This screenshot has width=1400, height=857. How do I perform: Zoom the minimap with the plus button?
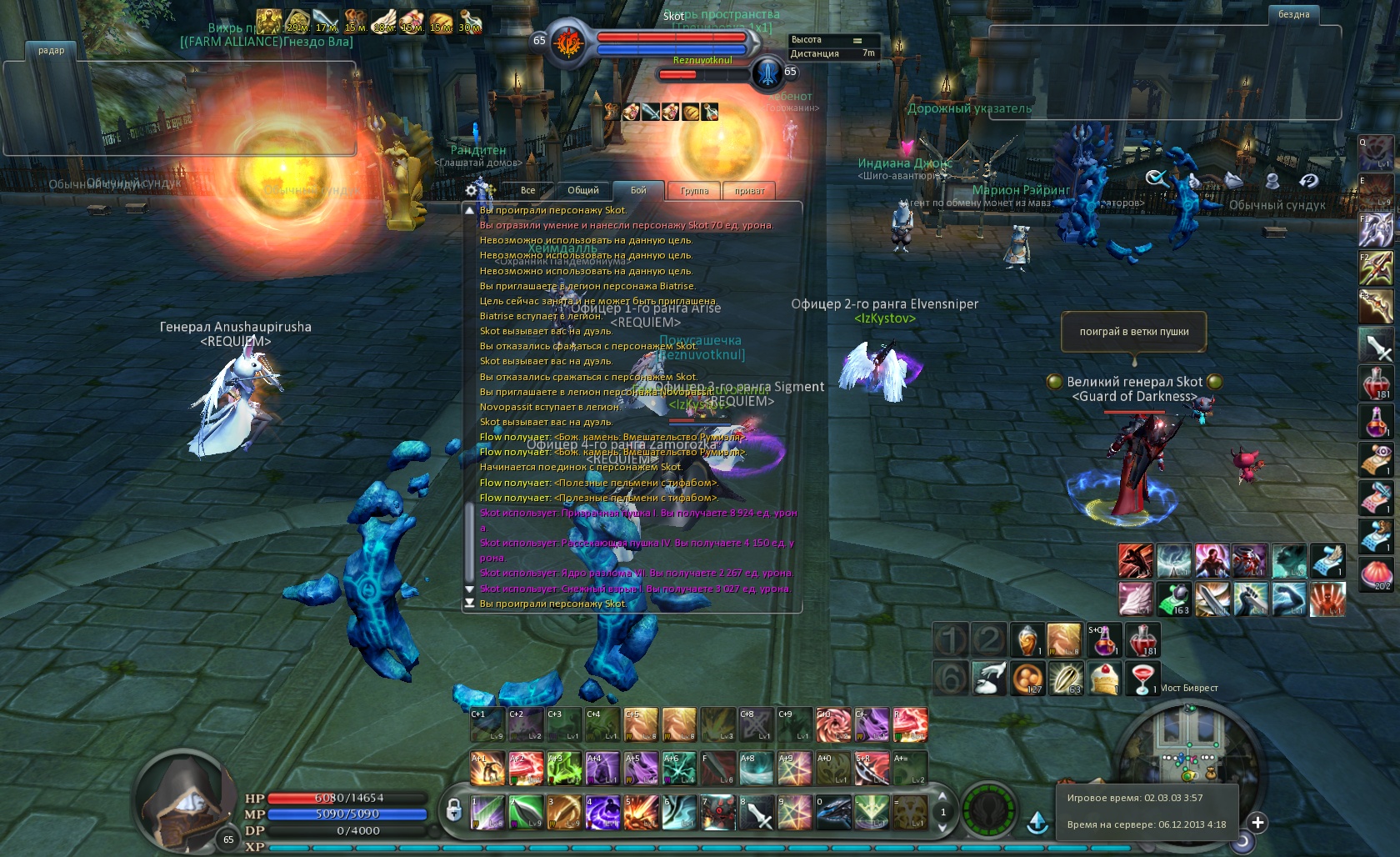click(x=1257, y=823)
